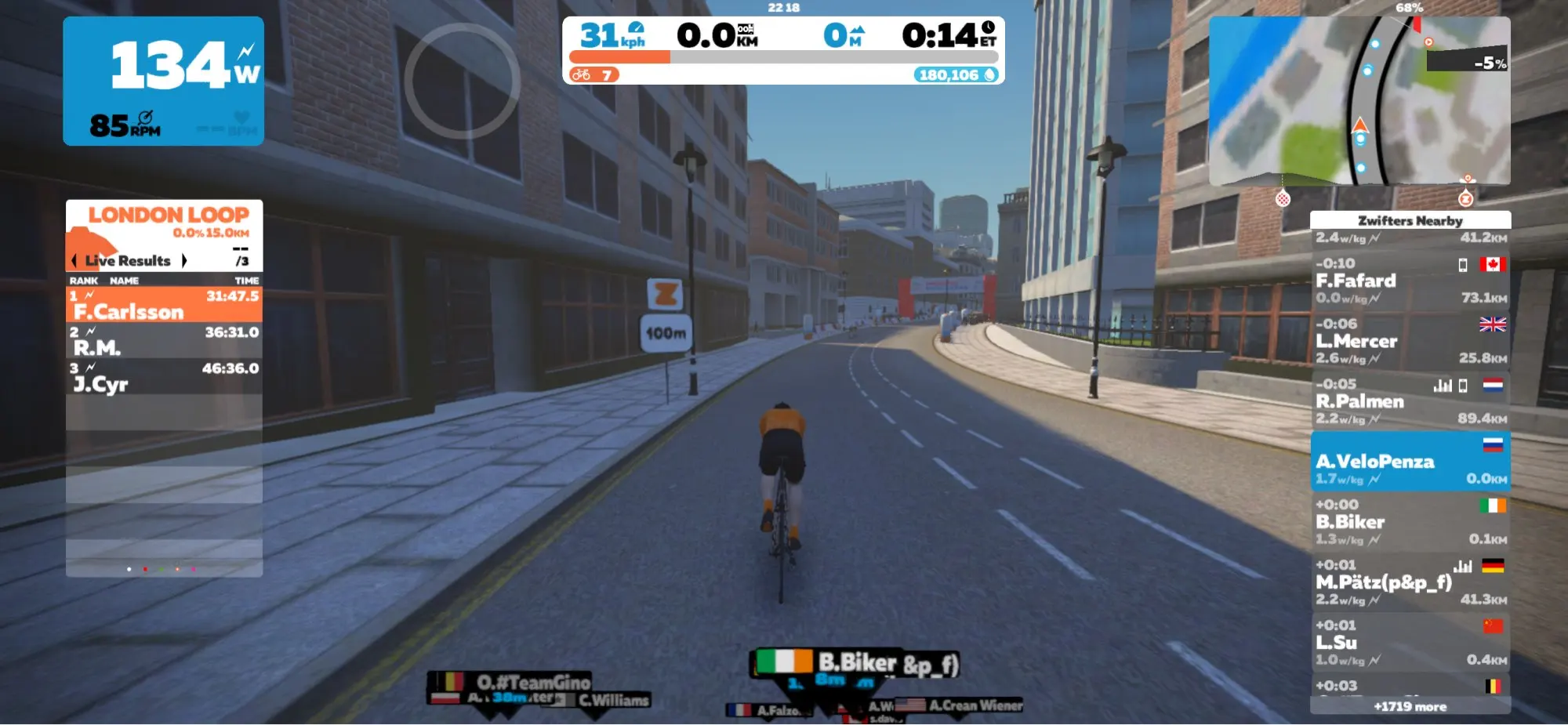This screenshot has height=725, width=1568.
Task: Select B.Biker in Zwifters Nearby list
Action: pyautogui.click(x=1410, y=522)
